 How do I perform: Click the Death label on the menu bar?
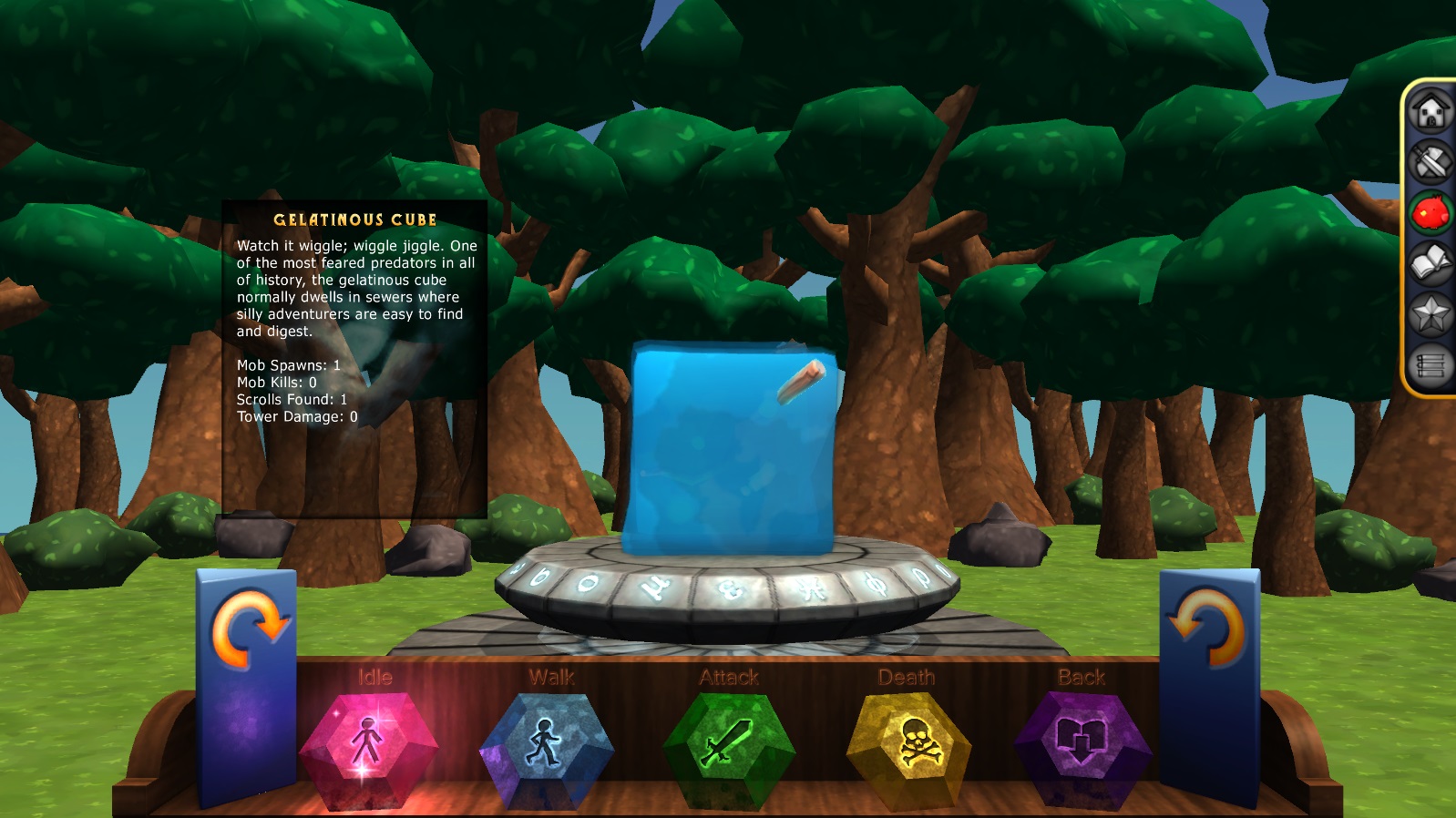click(907, 677)
